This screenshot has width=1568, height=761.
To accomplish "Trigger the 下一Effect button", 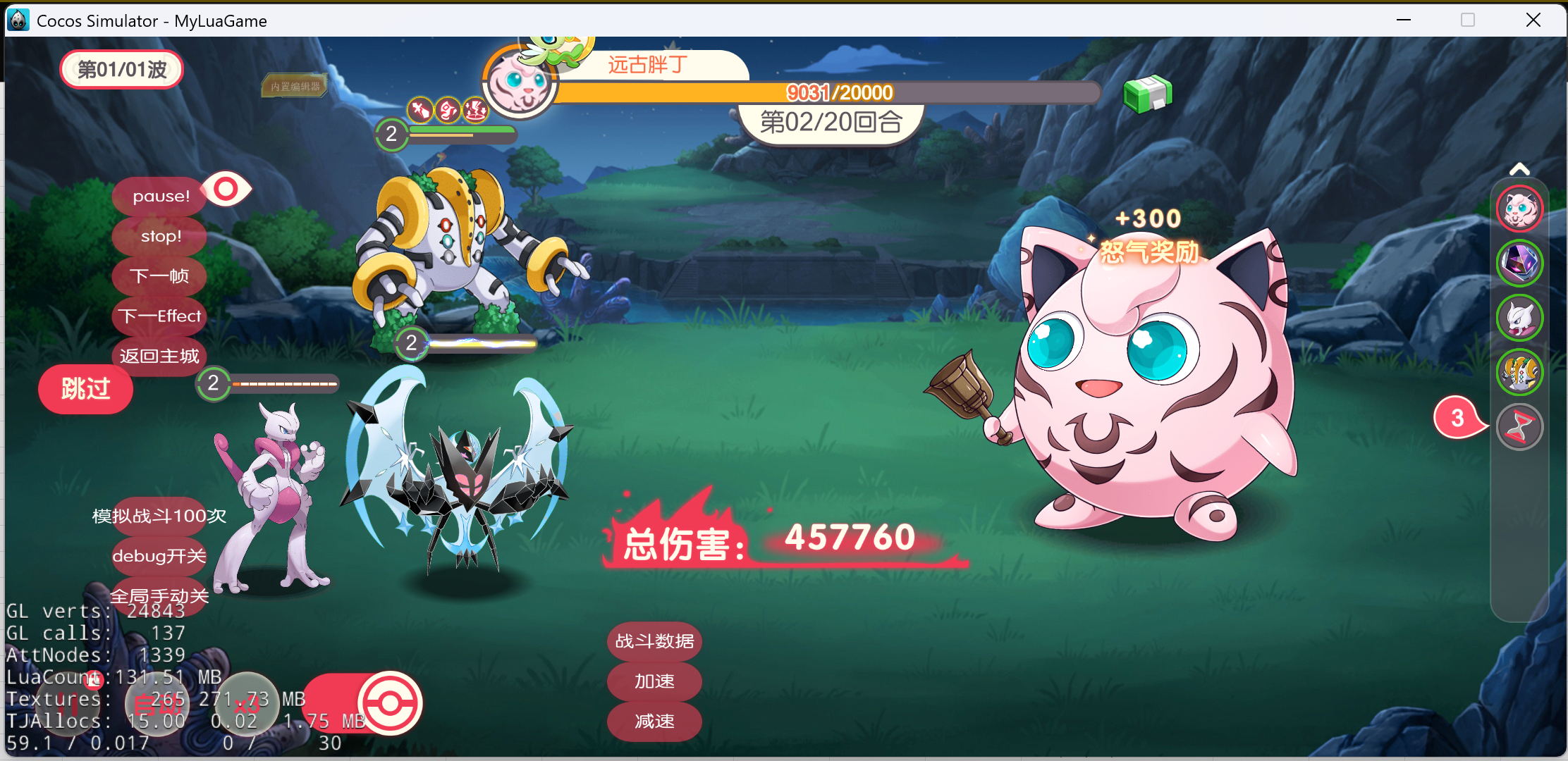I will pos(159,316).
